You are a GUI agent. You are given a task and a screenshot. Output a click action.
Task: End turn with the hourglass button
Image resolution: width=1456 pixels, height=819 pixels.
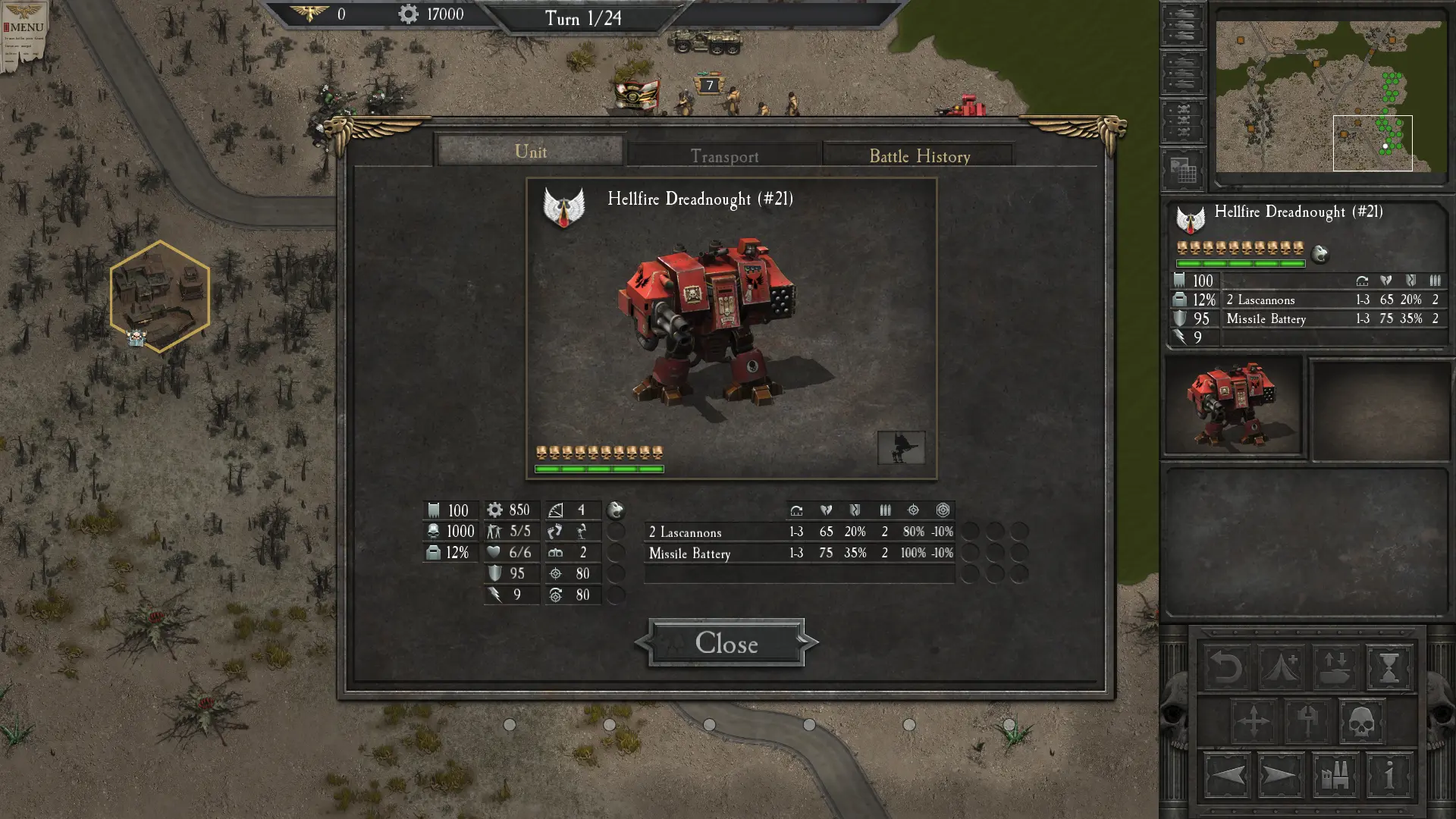pos(1389,668)
